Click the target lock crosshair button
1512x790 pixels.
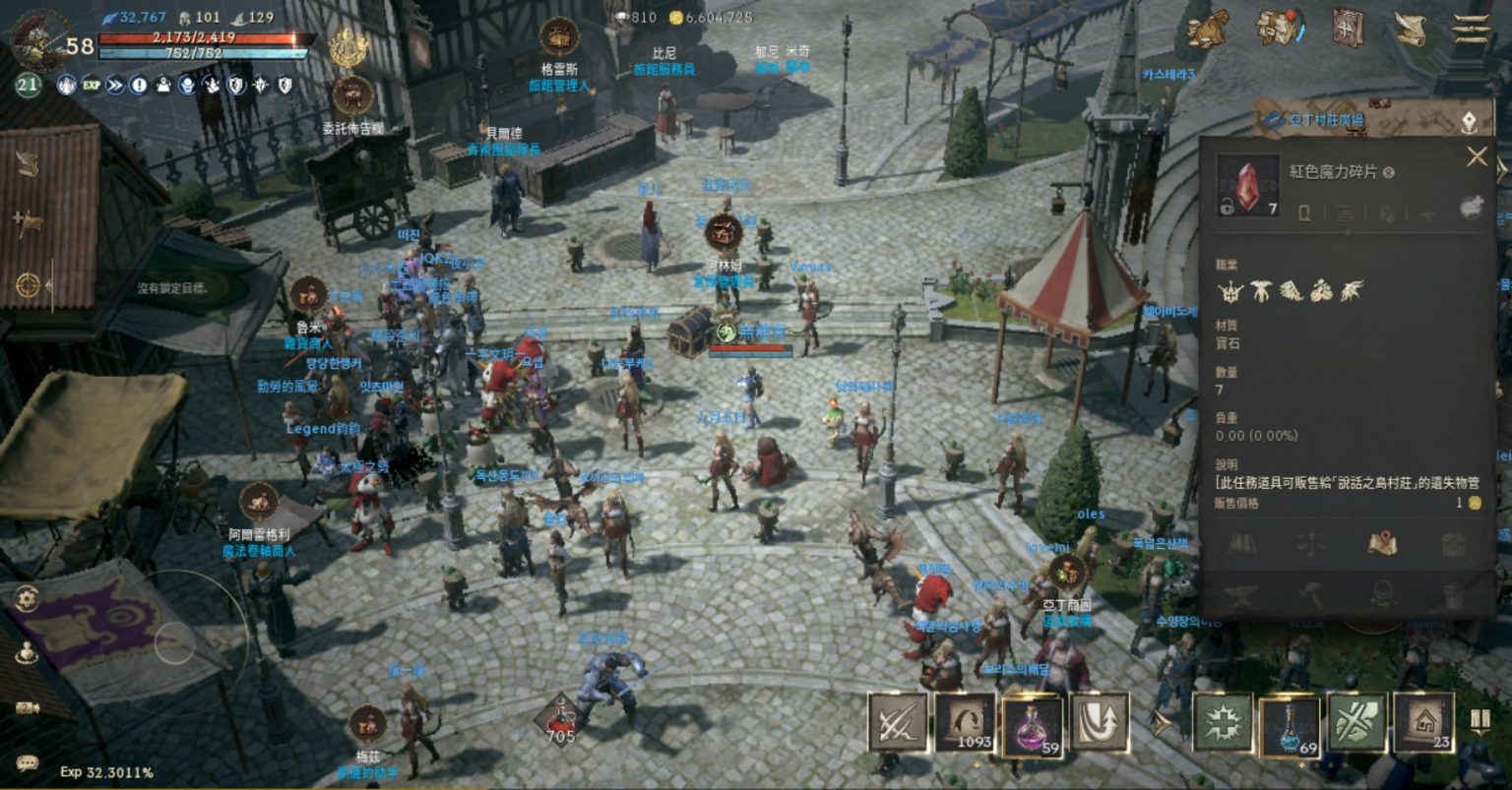point(28,285)
